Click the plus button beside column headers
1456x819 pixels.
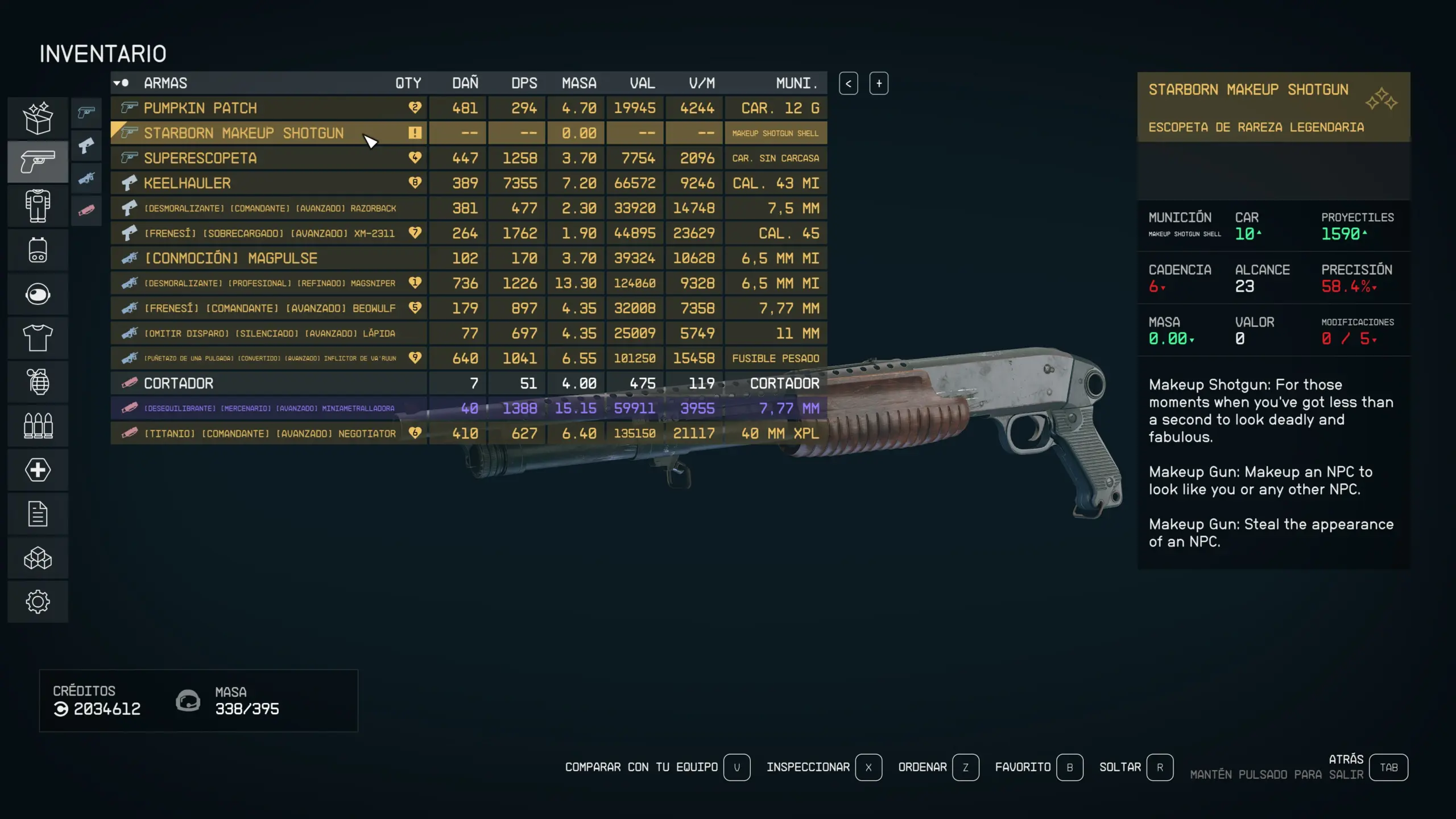click(x=879, y=84)
